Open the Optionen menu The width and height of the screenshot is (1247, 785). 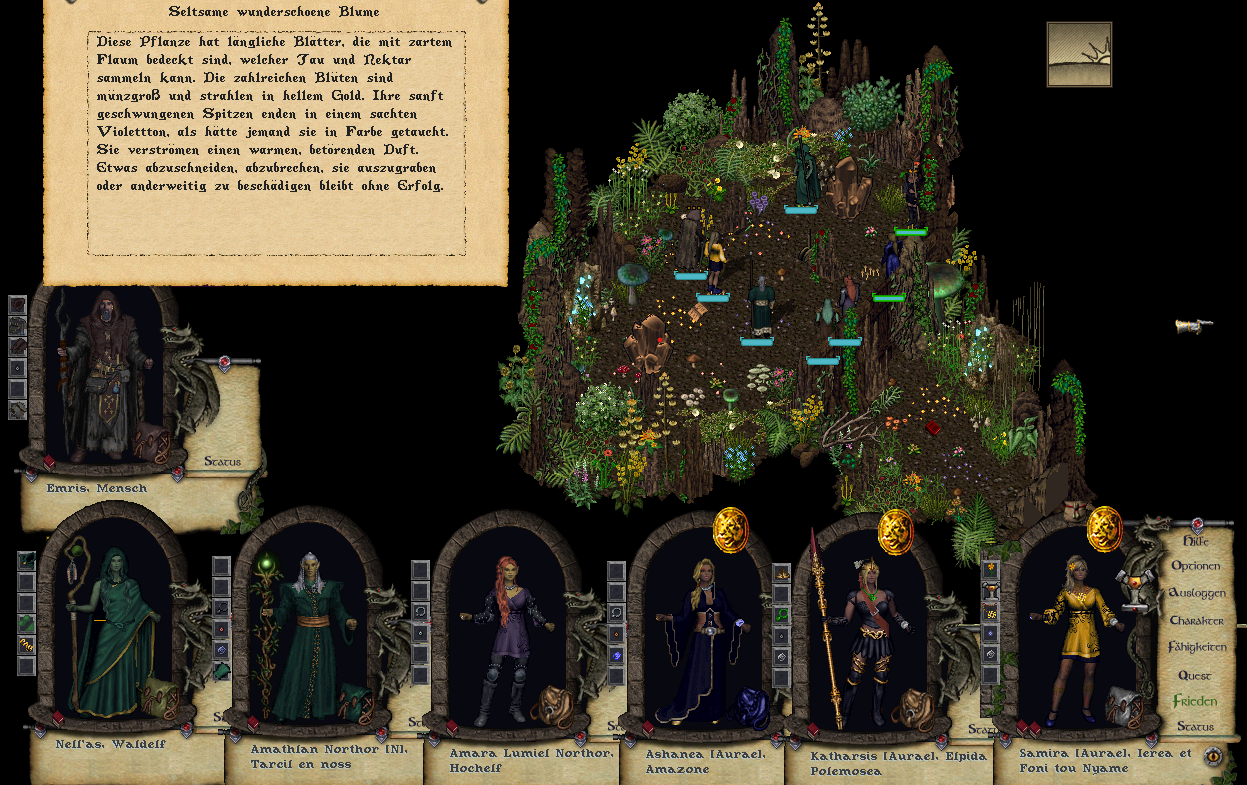click(x=1195, y=566)
